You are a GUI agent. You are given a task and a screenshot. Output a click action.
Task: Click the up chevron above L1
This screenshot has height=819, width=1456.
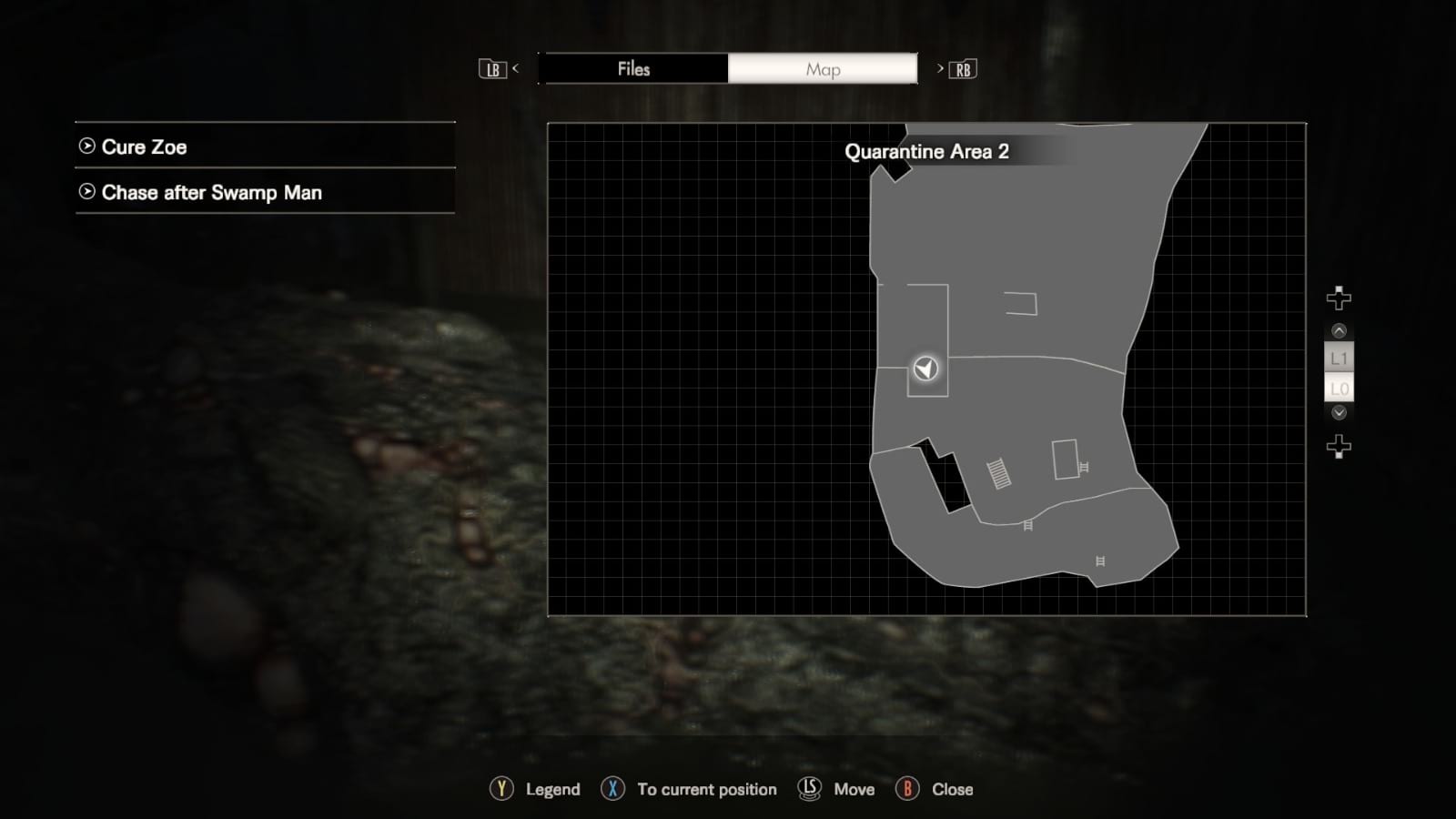(x=1337, y=331)
